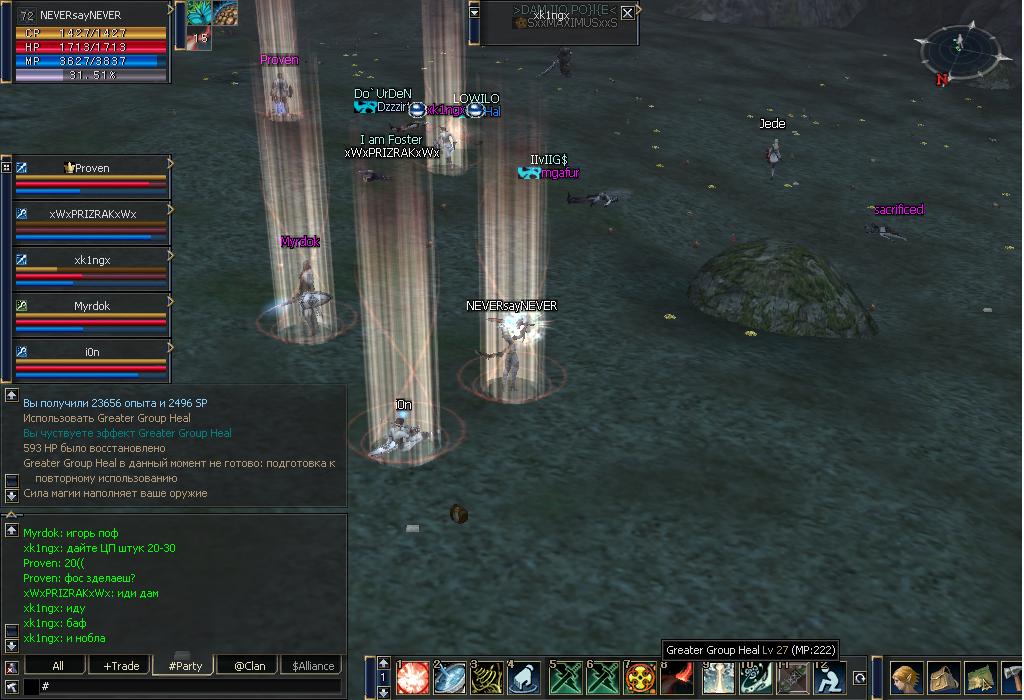
Task: Select the #Party chat tab
Action: (185, 666)
